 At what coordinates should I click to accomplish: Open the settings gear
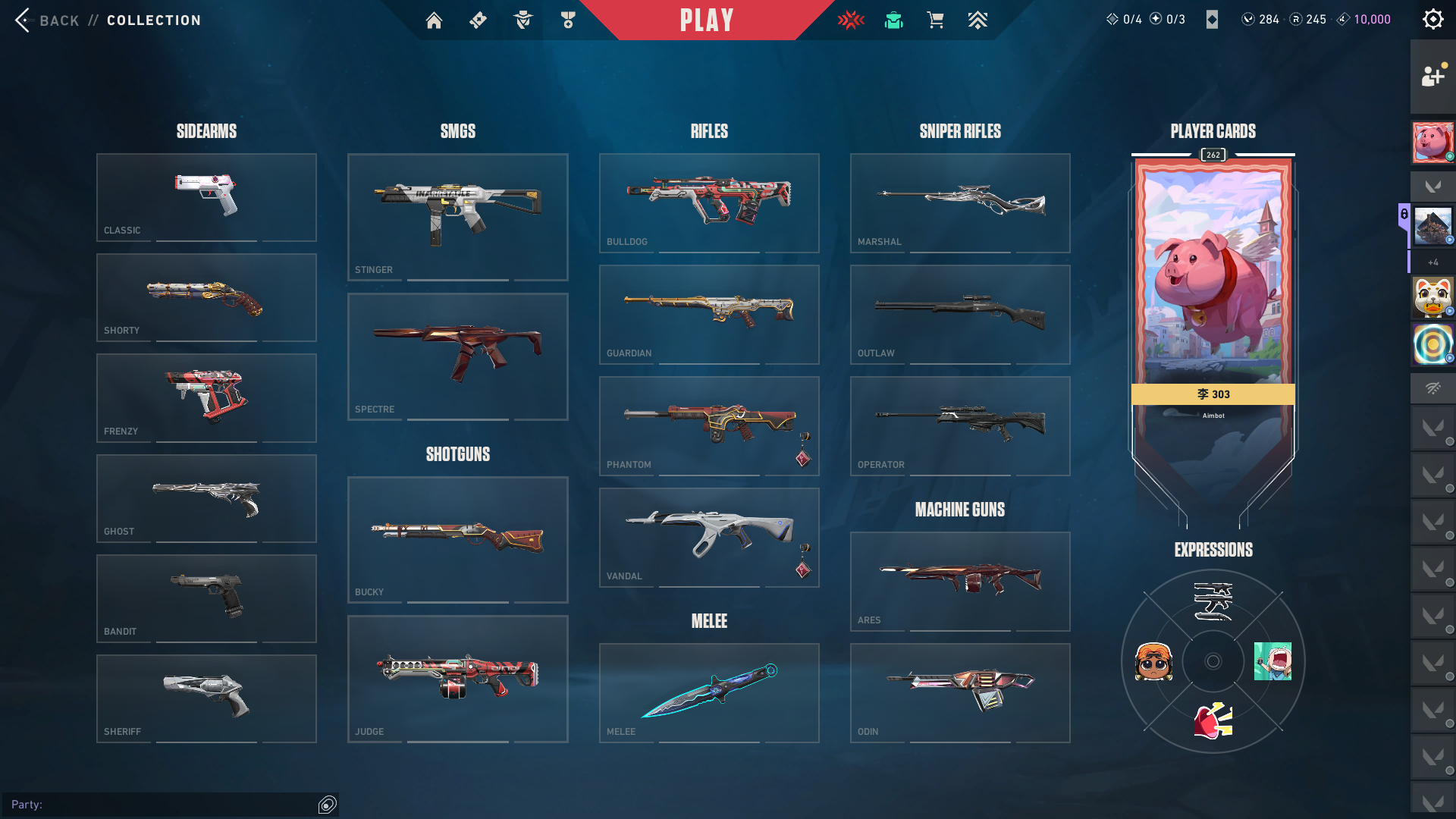pos(1432,20)
